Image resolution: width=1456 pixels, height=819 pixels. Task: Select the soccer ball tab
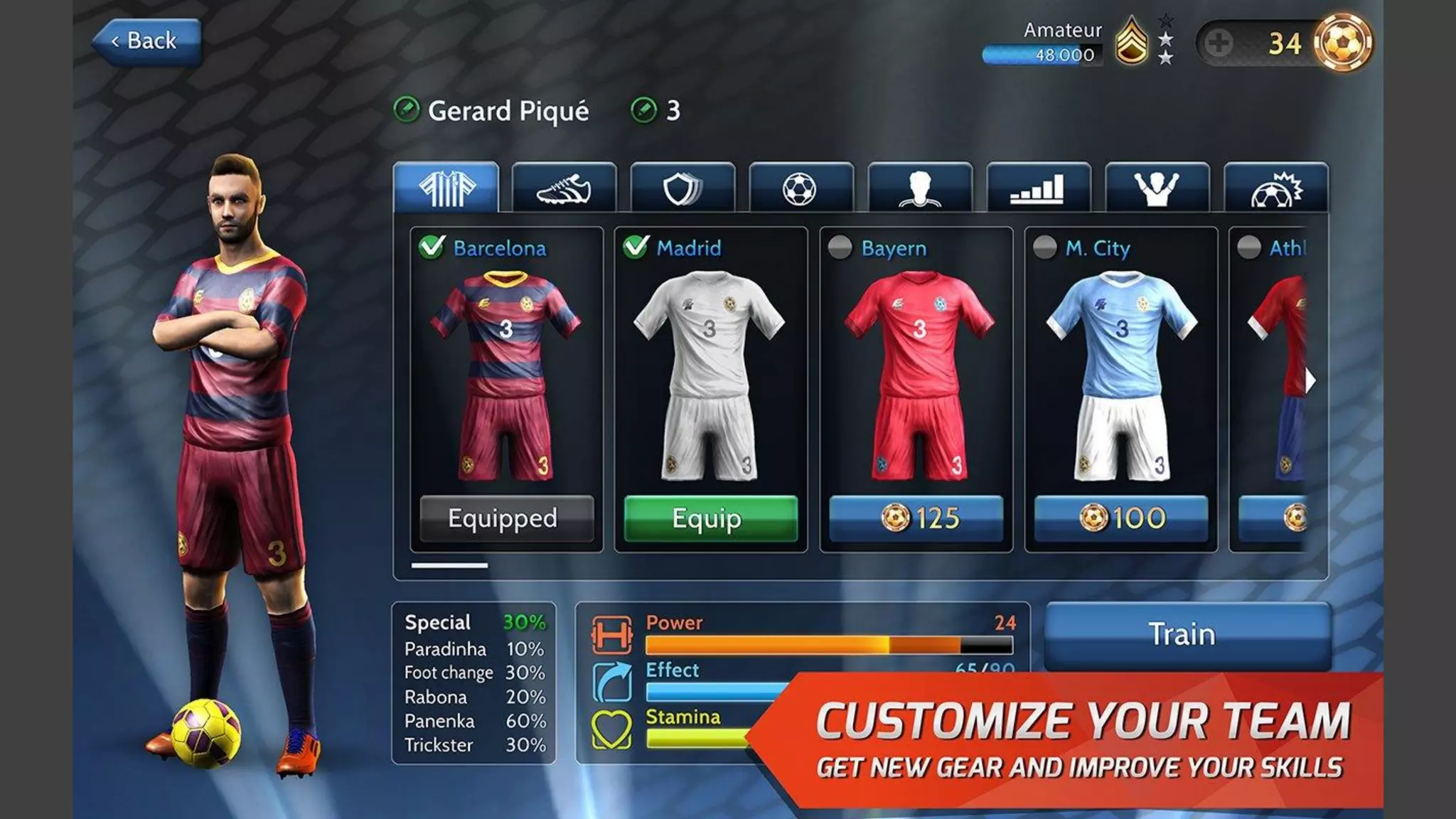[x=801, y=188]
